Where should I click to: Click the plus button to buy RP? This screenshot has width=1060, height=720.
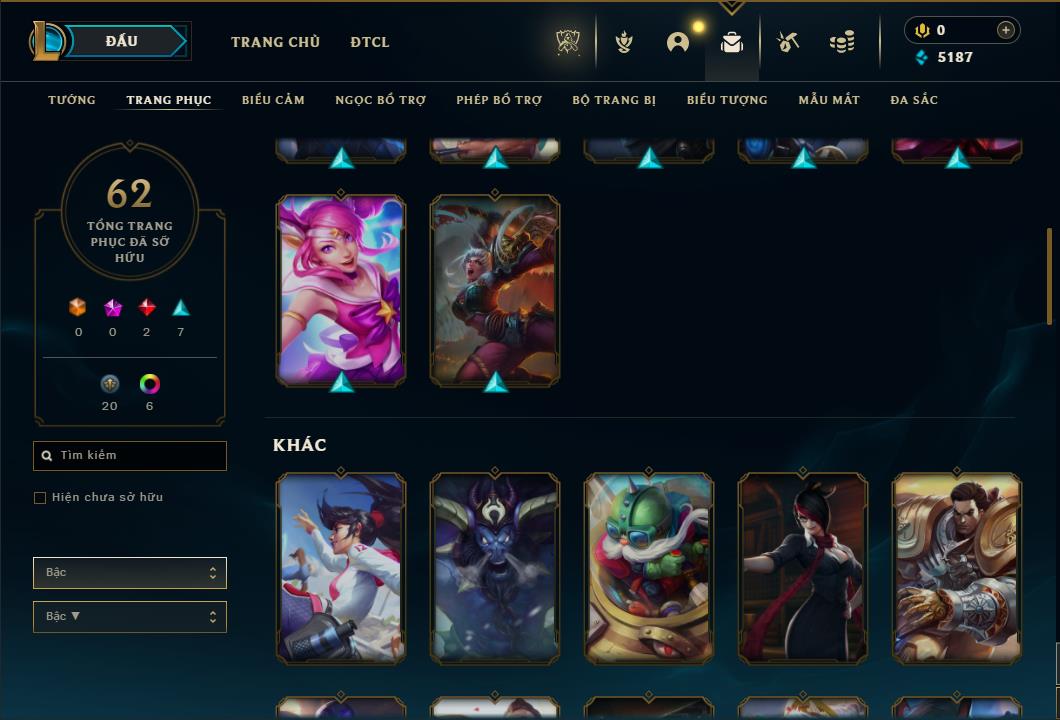point(1006,30)
